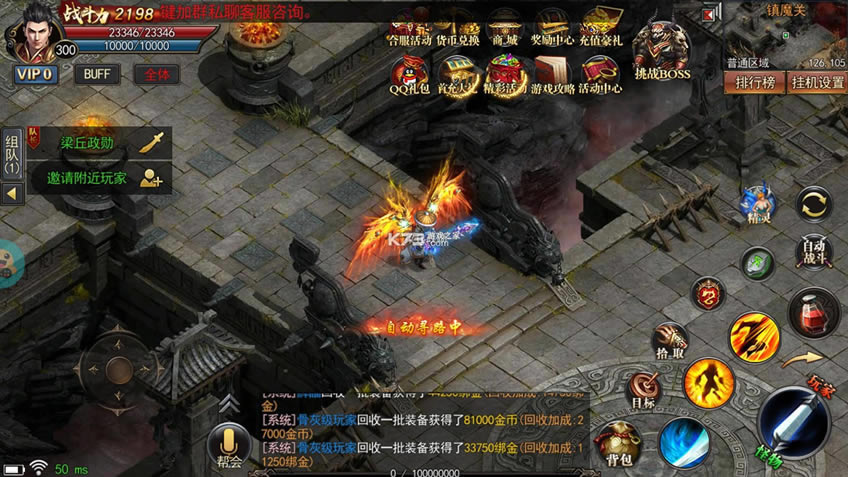Open the 精灵 spirit companion icon
The width and height of the screenshot is (848, 477).
point(759,203)
